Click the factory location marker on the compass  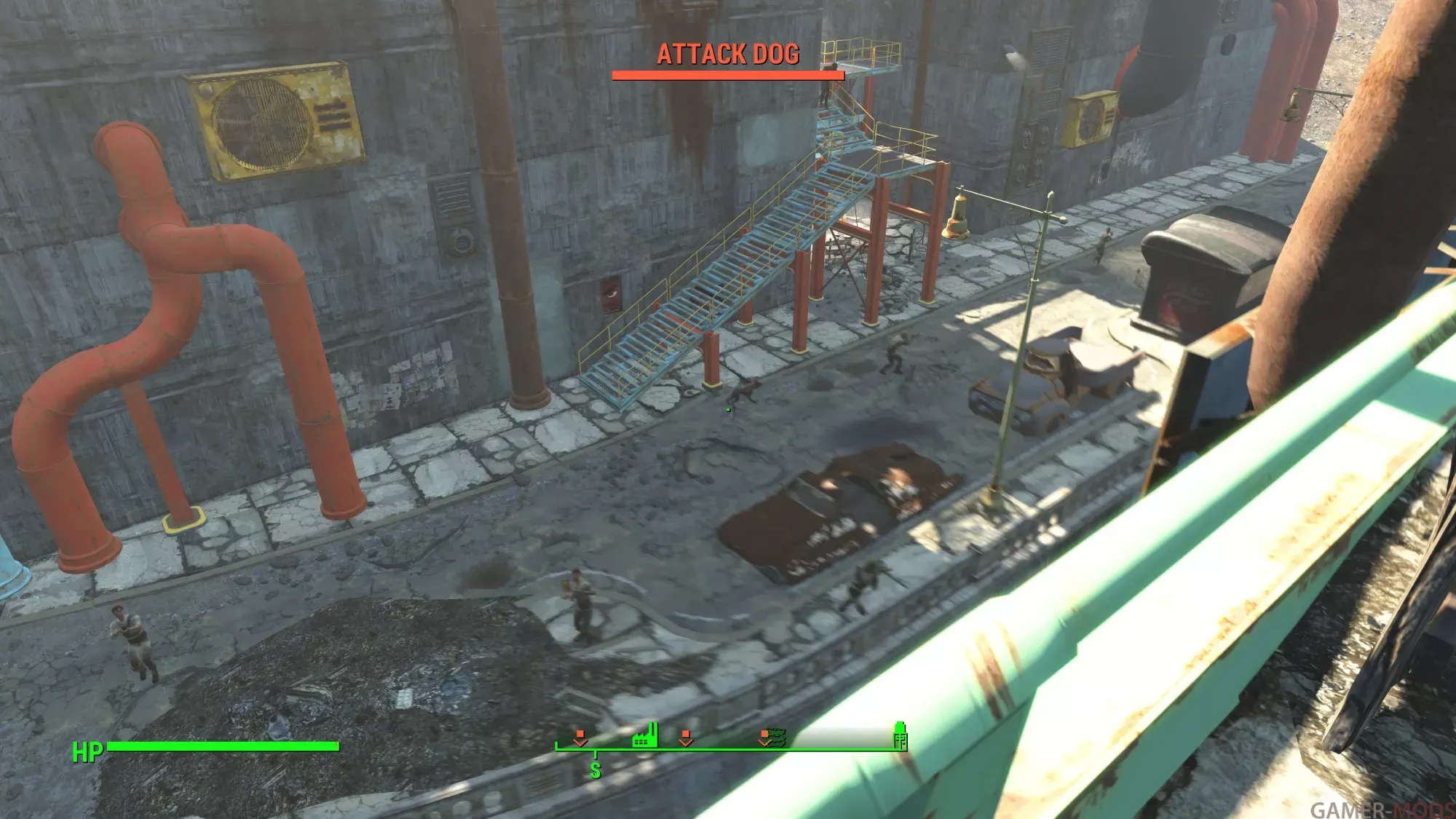click(x=645, y=735)
